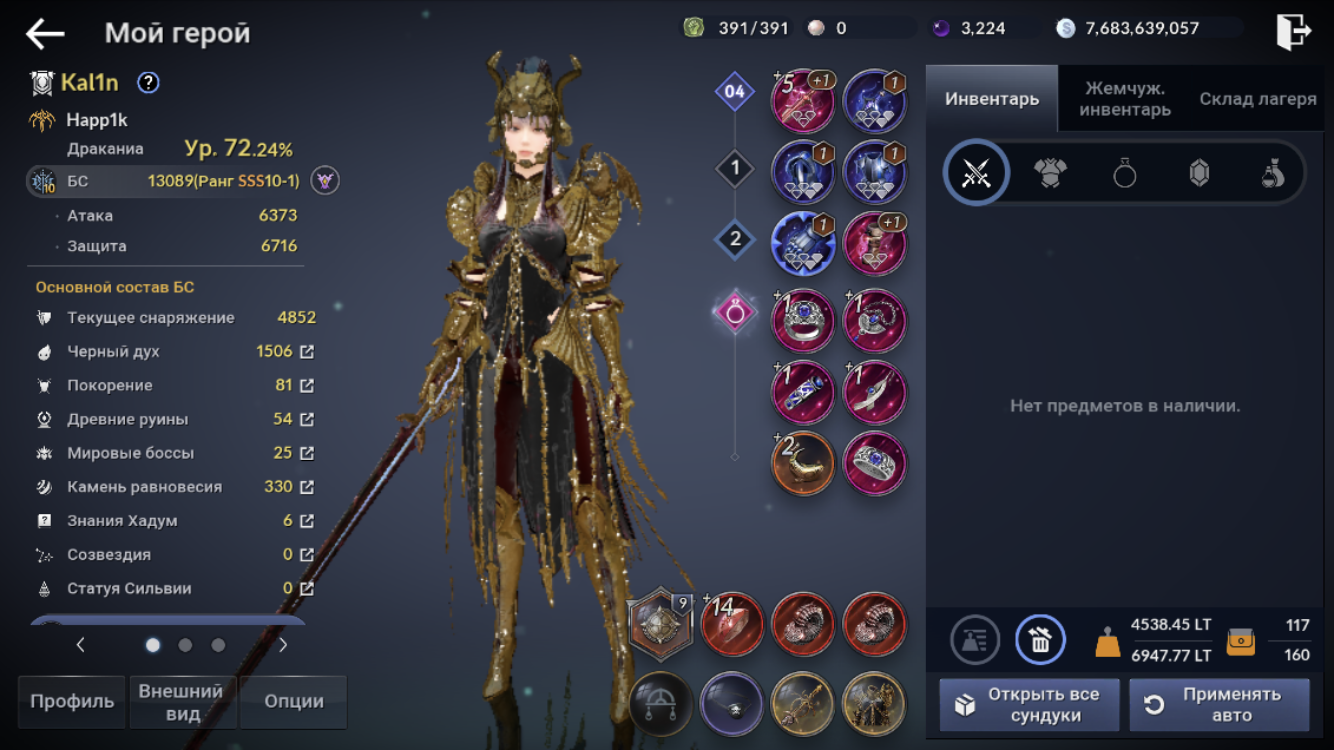Go back with the arrow button
This screenshot has height=750, width=1334.
pyautogui.click(x=45, y=33)
